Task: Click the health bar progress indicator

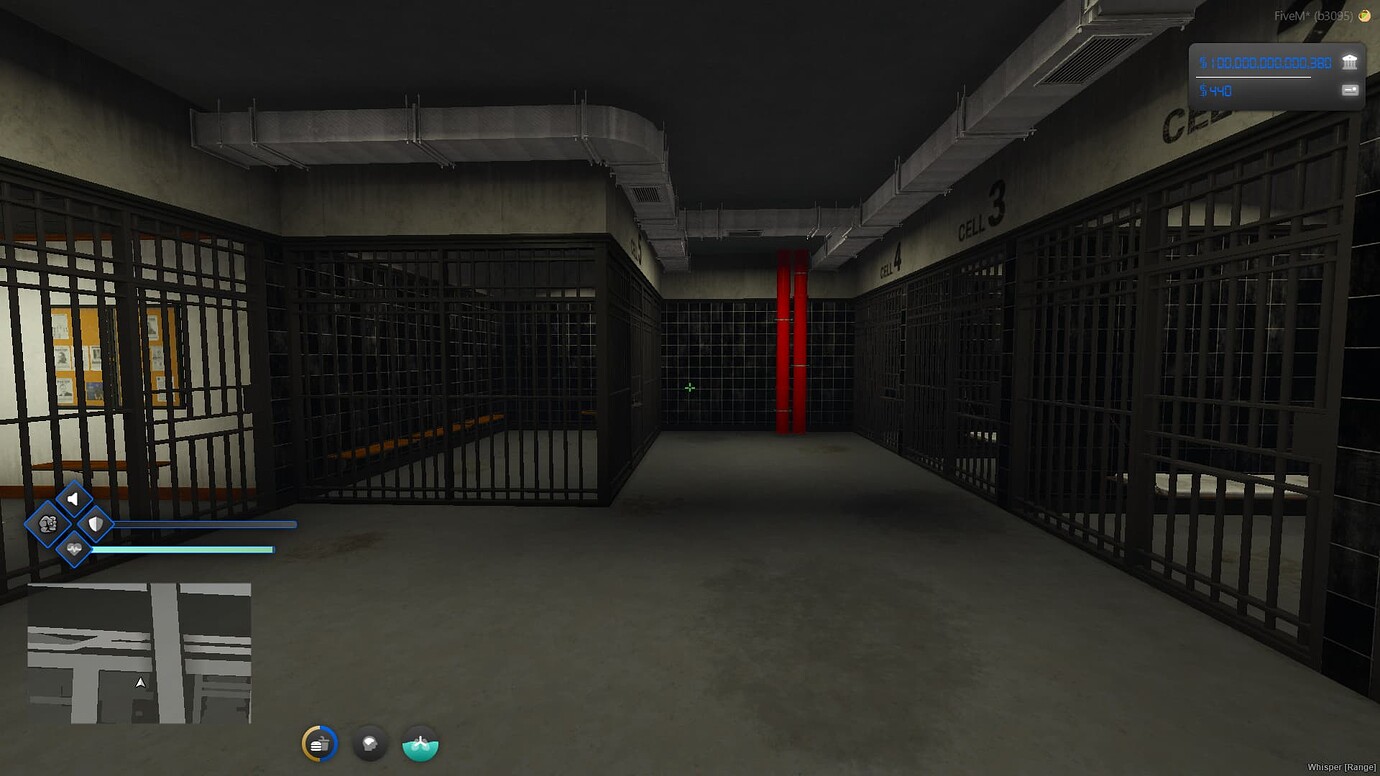Action: click(x=190, y=548)
